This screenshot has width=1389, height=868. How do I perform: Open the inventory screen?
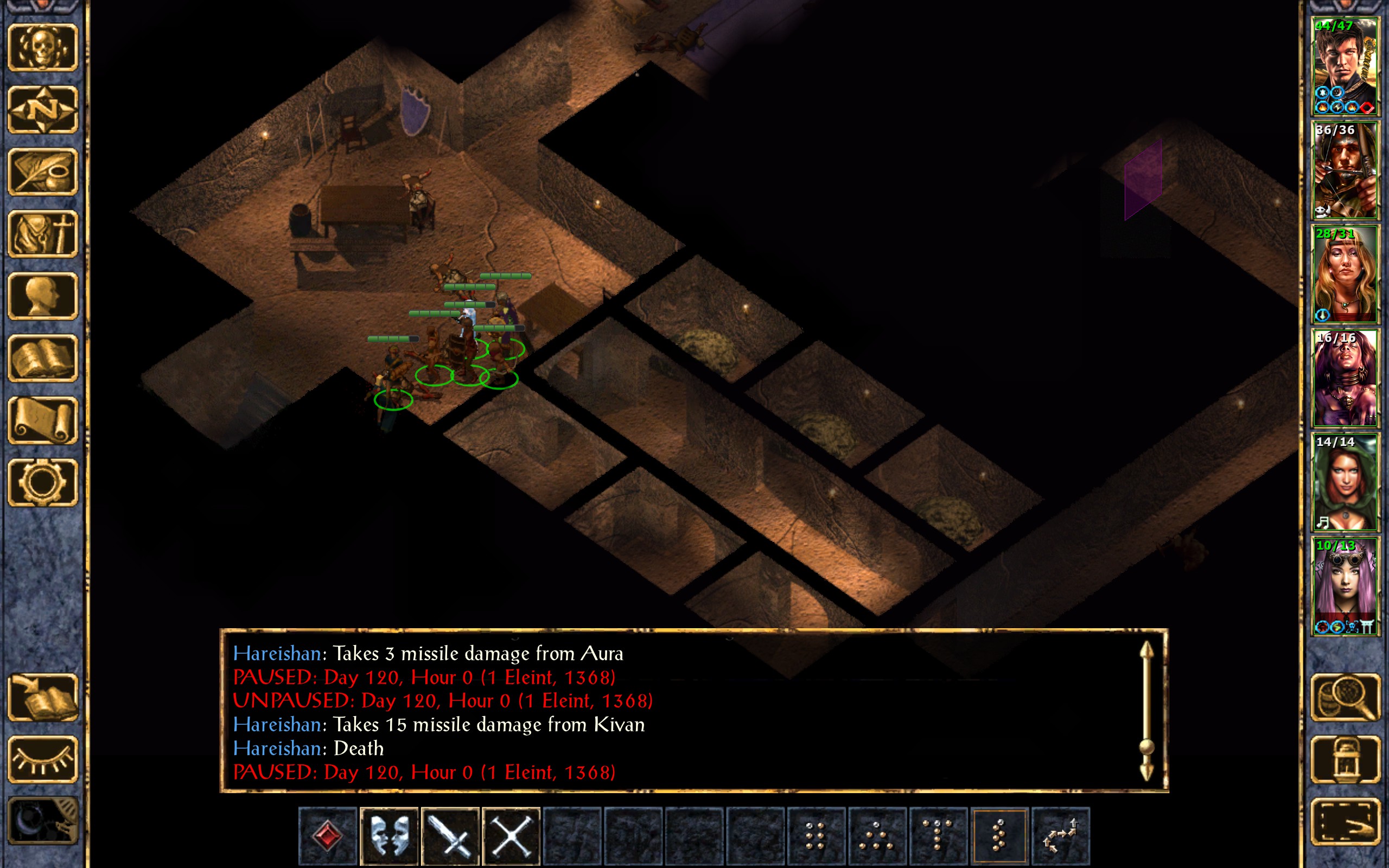tap(43, 234)
